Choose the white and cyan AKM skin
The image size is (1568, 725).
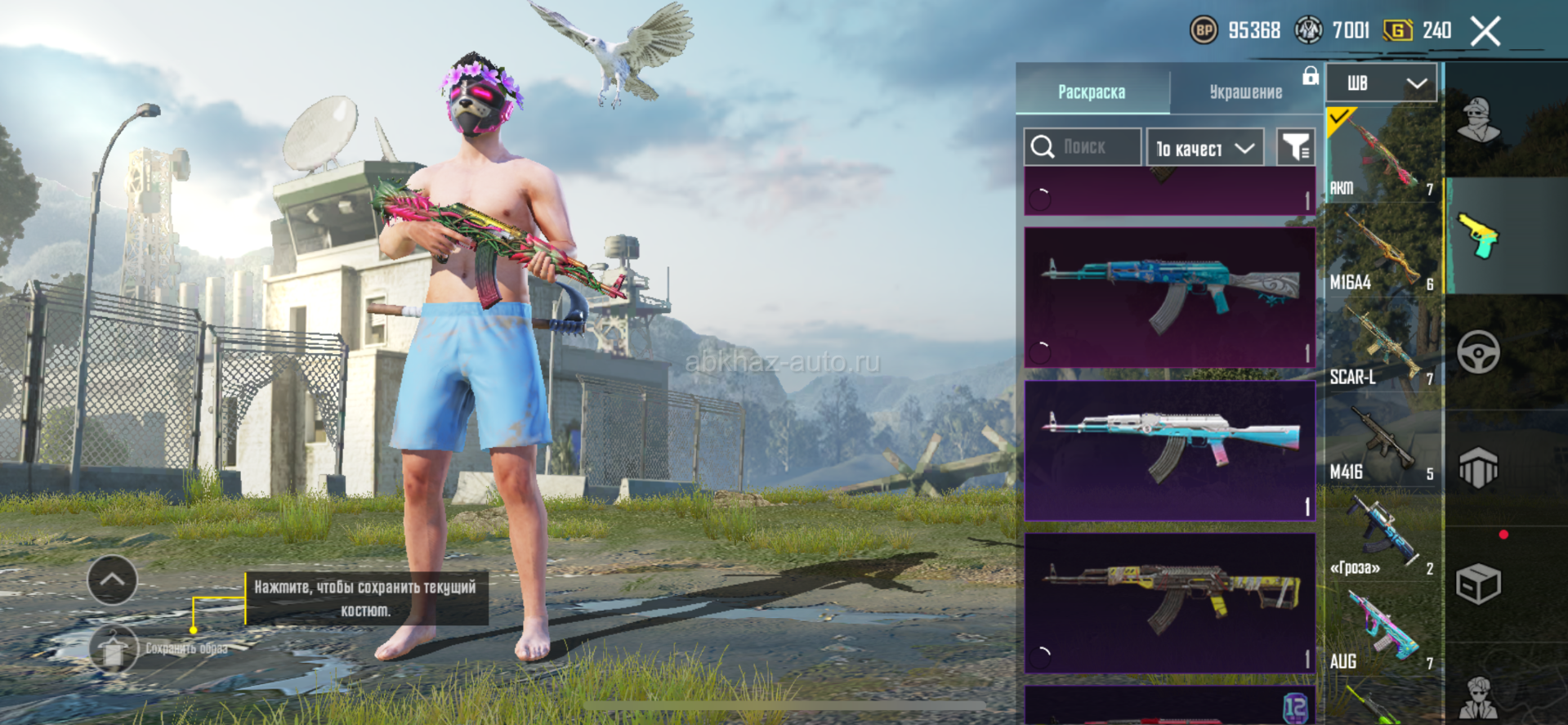(x=1169, y=450)
